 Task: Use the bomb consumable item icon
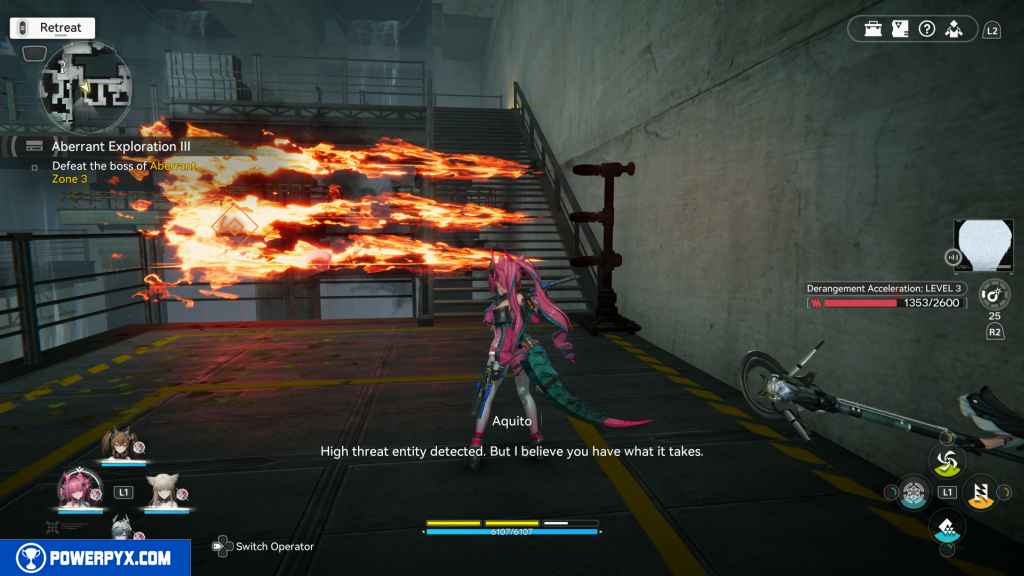pos(992,295)
